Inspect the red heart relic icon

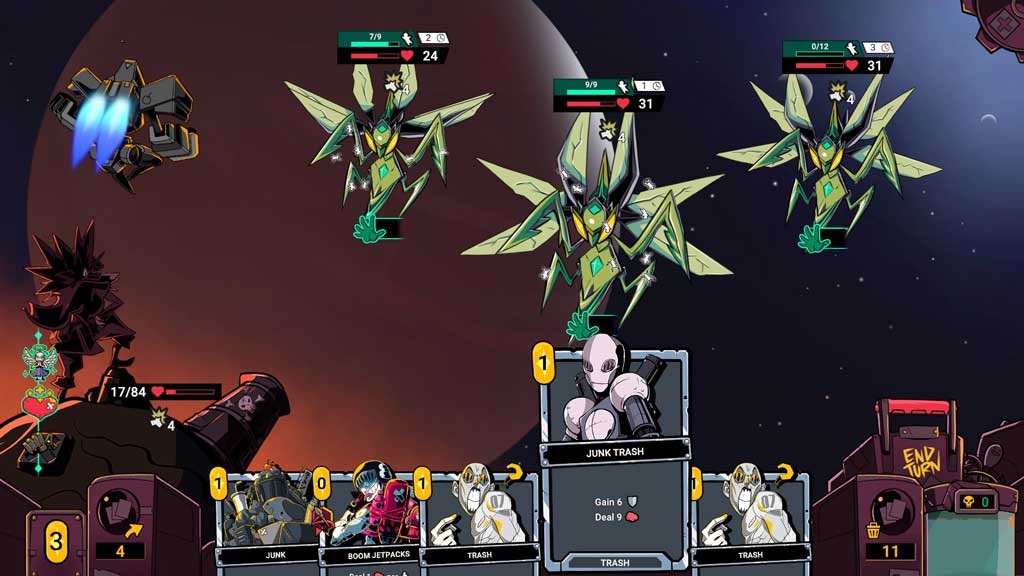tap(38, 404)
